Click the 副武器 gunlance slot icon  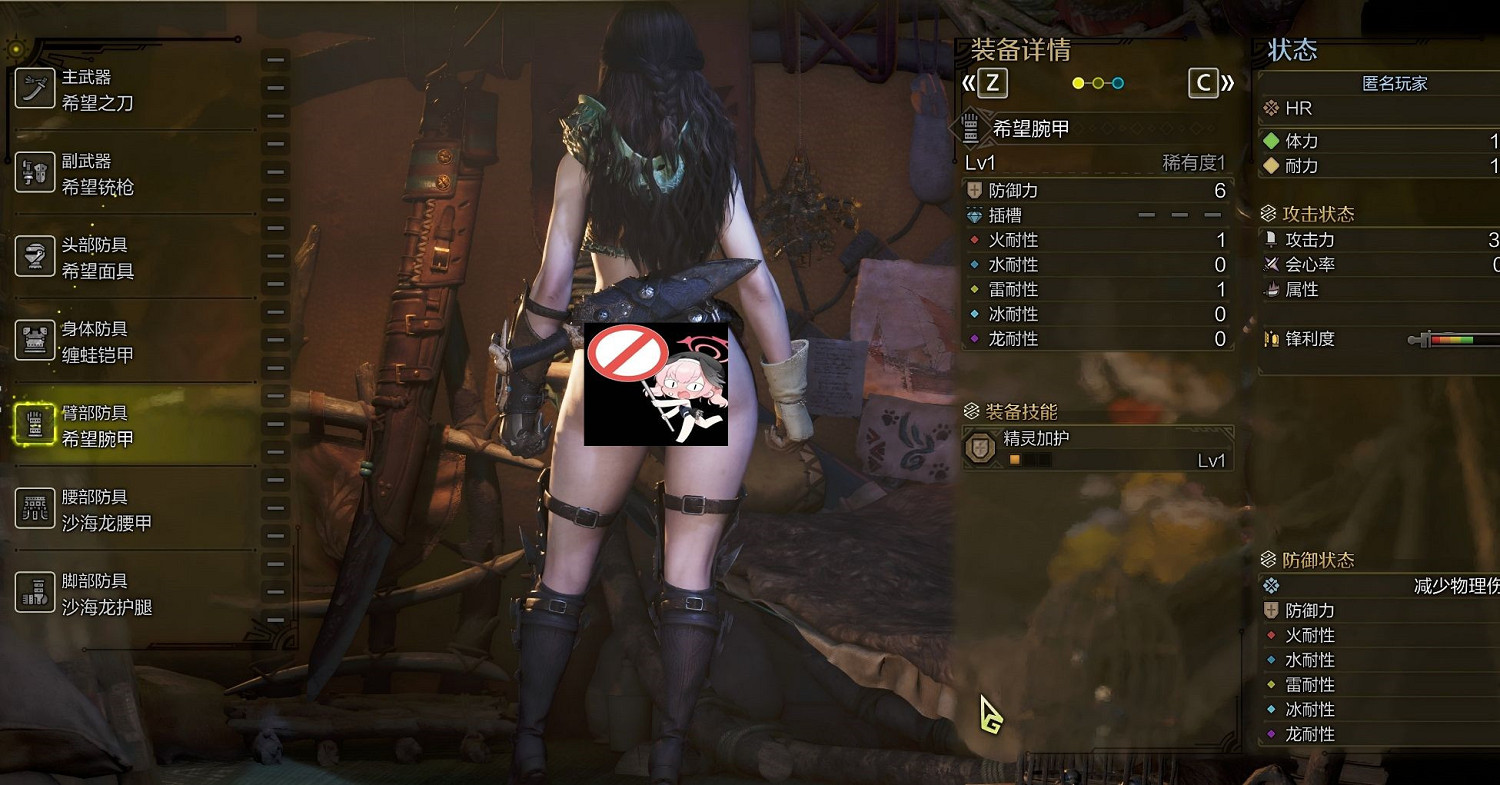pos(36,173)
